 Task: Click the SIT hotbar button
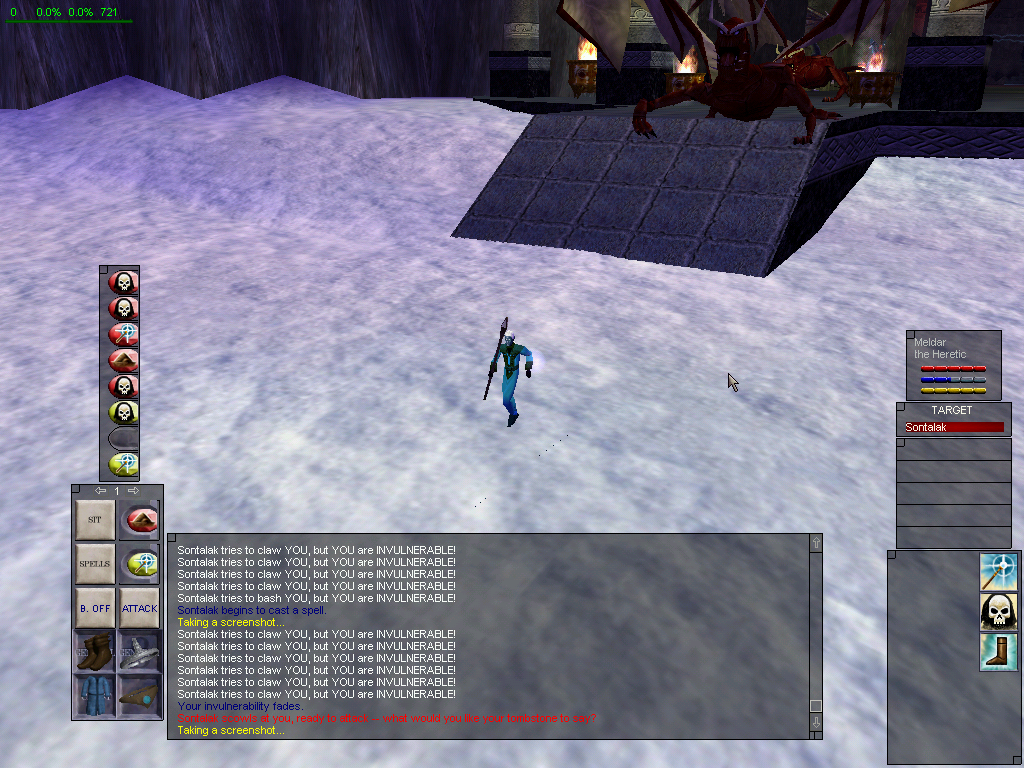95,520
